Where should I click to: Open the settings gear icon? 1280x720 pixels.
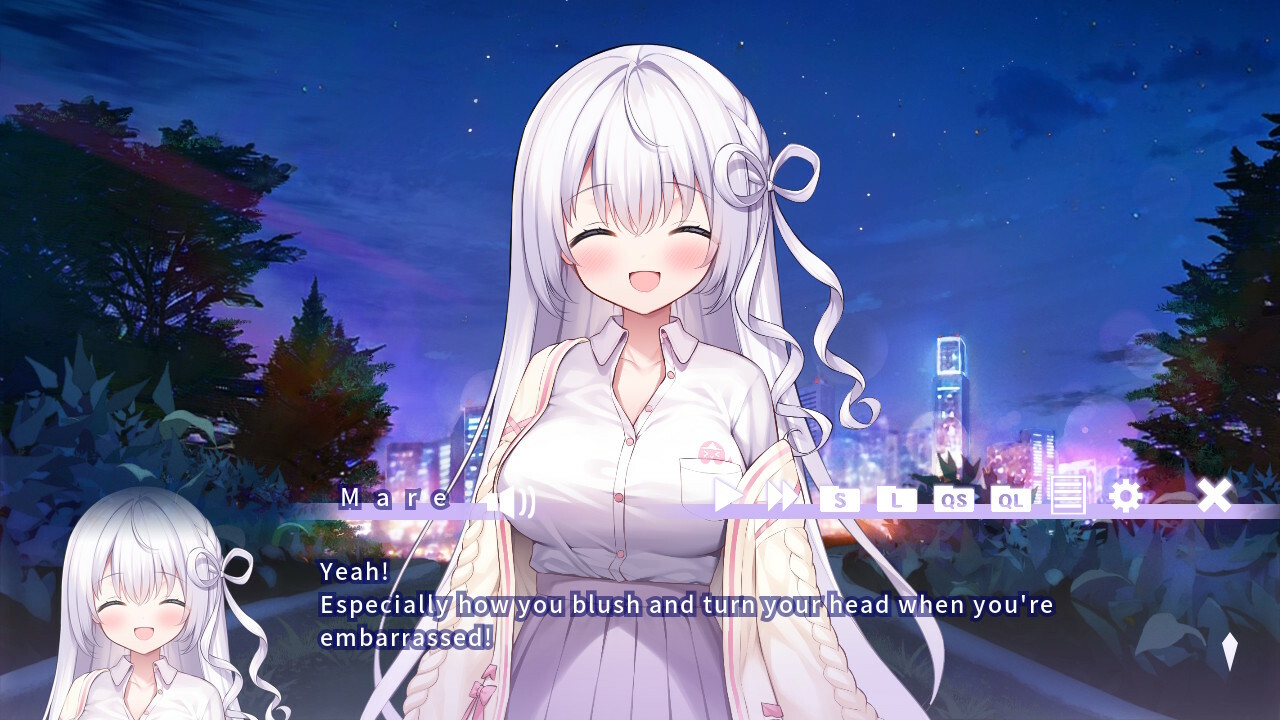(x=1128, y=495)
